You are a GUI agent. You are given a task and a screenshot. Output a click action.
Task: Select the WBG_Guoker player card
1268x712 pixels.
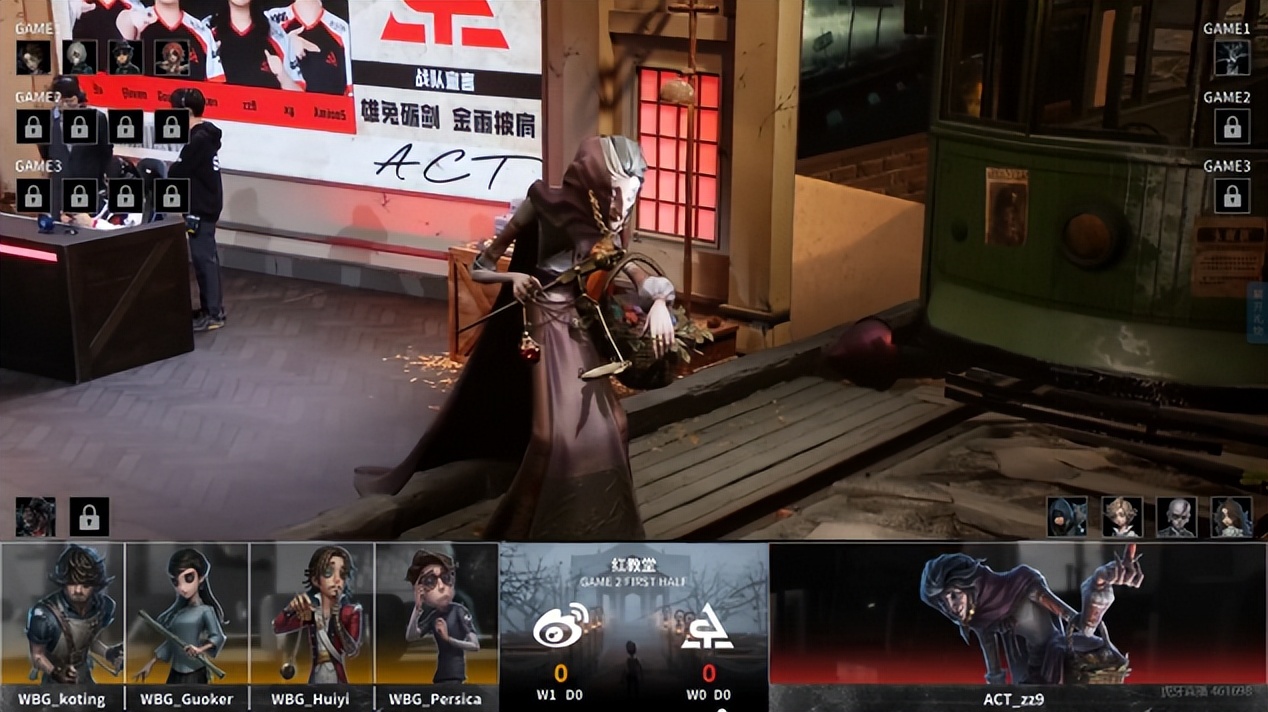(187, 614)
